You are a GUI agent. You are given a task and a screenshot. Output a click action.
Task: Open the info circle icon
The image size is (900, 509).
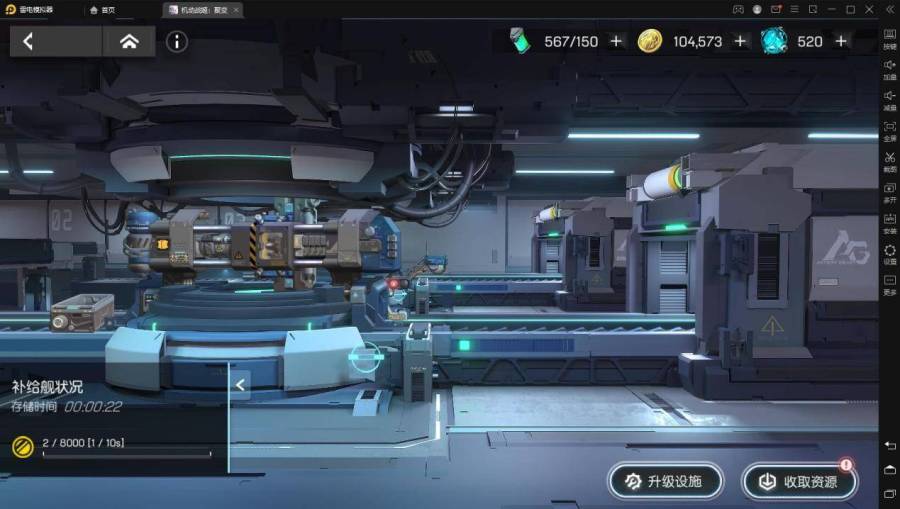pyautogui.click(x=177, y=41)
